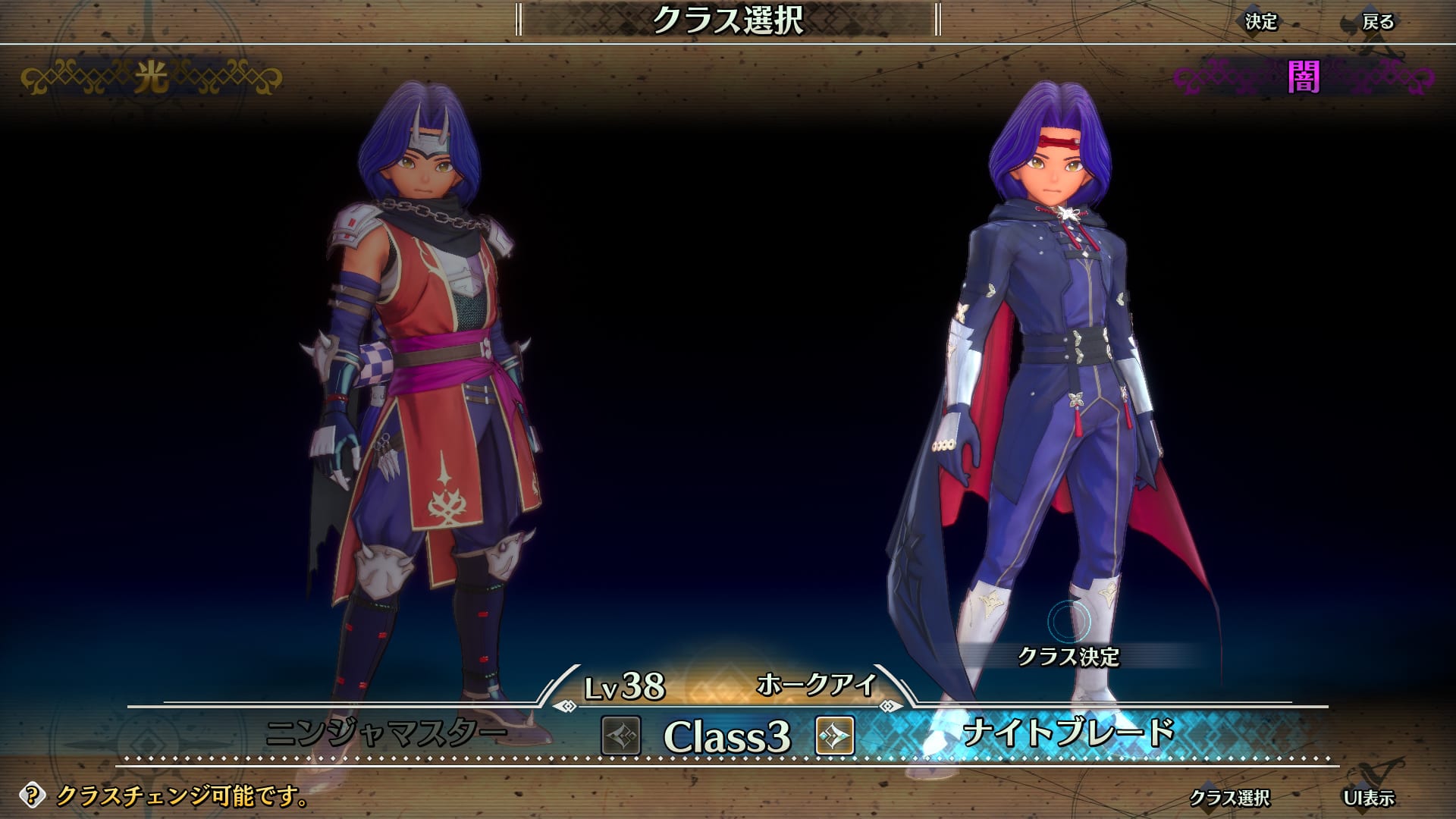
Task: Click the クラス選択 option at bottom
Action: (1228, 798)
